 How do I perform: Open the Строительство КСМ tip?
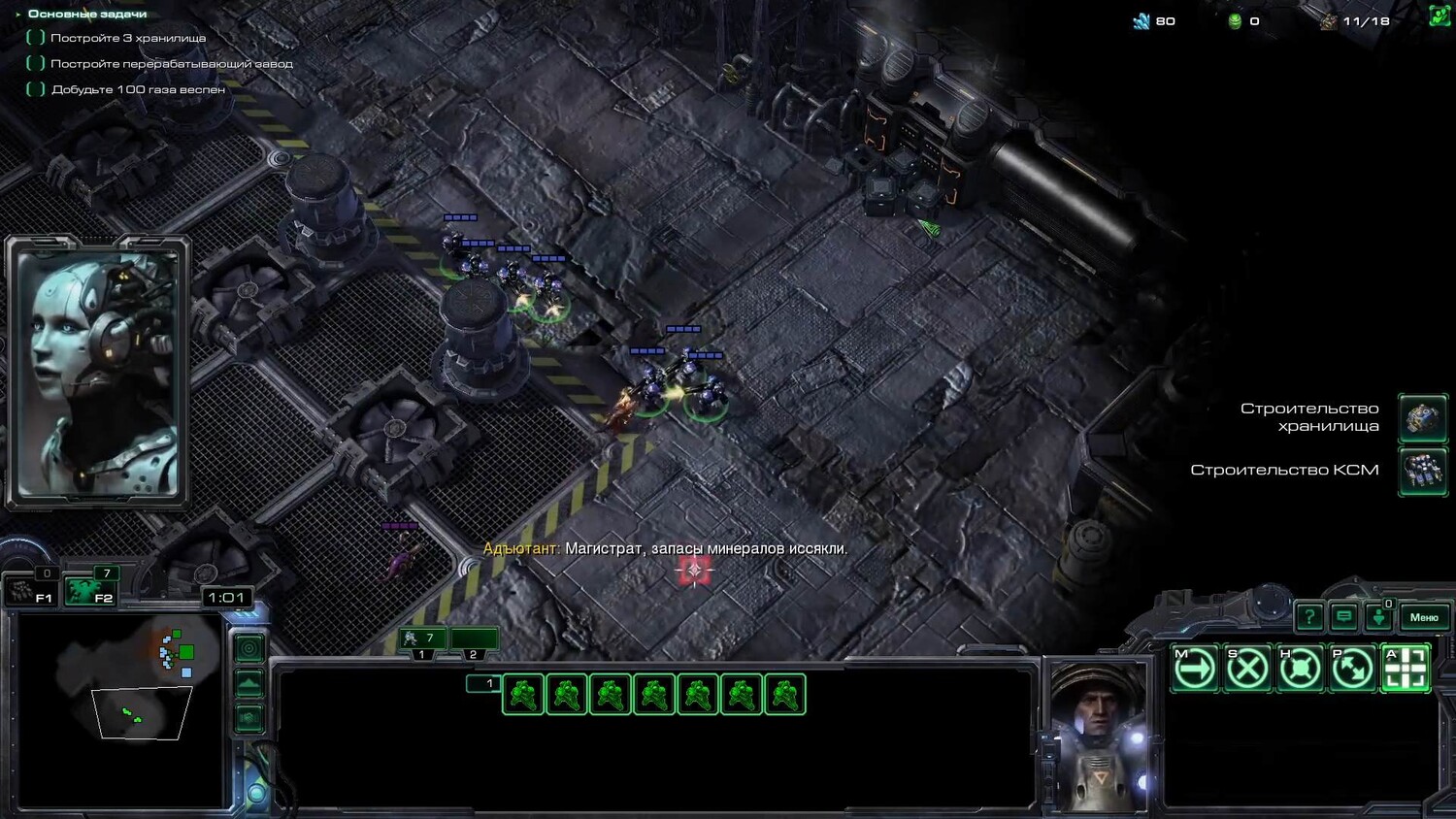[x=1422, y=471]
